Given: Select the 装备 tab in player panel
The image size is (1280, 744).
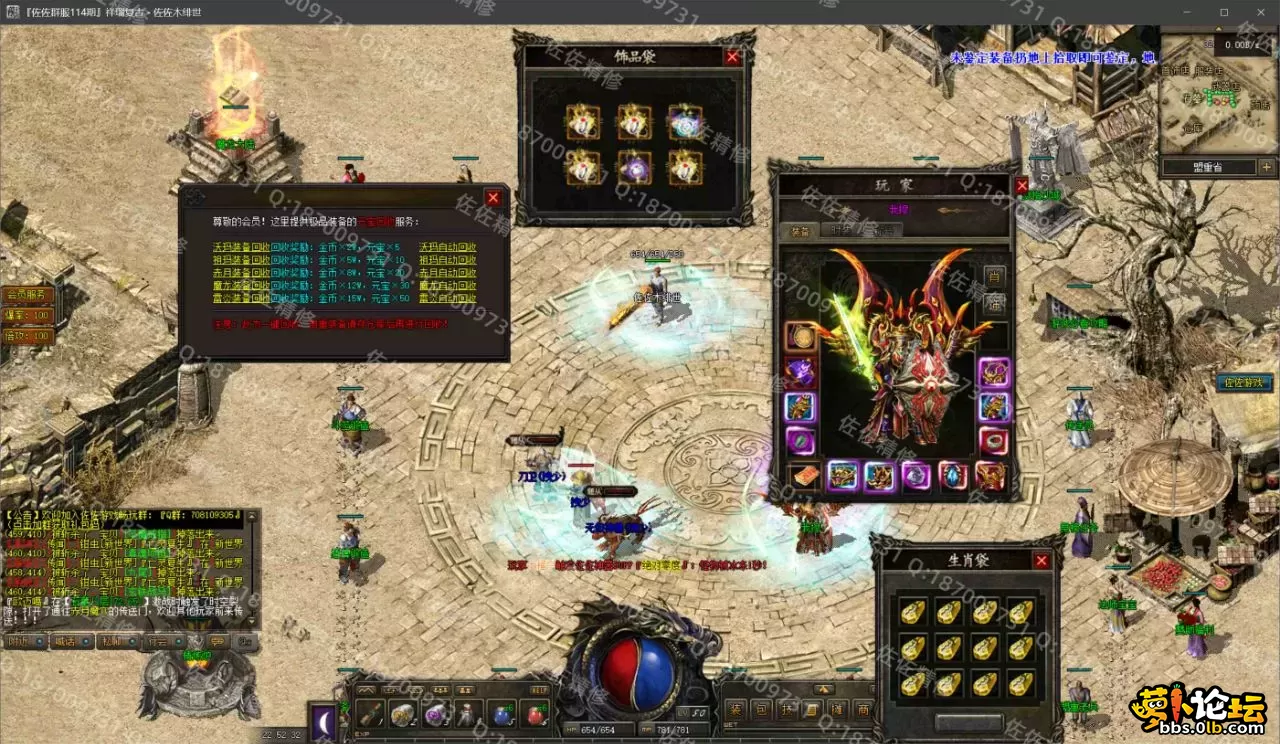Looking at the screenshot, I should pos(799,230).
